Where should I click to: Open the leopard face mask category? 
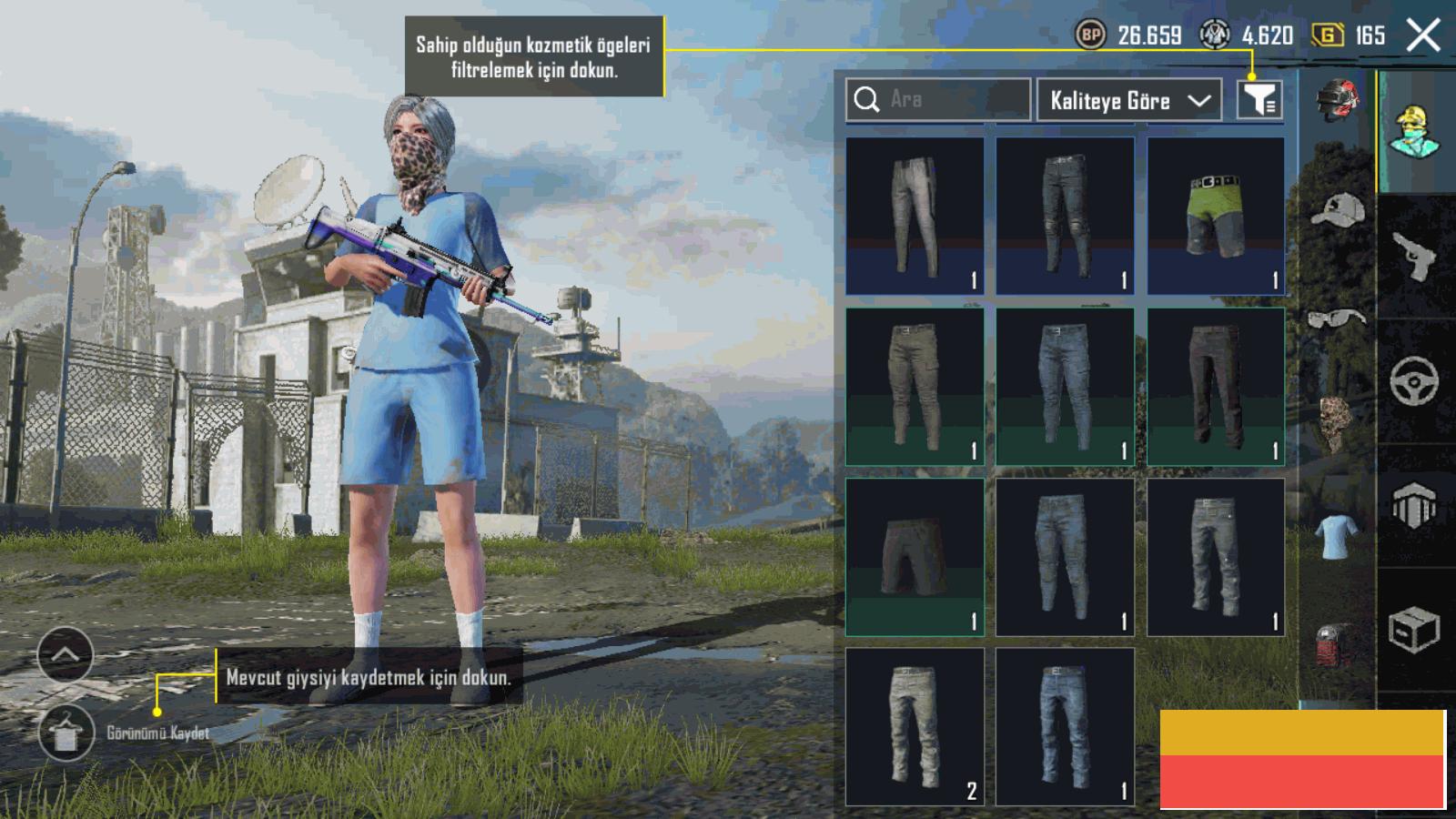click(1337, 423)
